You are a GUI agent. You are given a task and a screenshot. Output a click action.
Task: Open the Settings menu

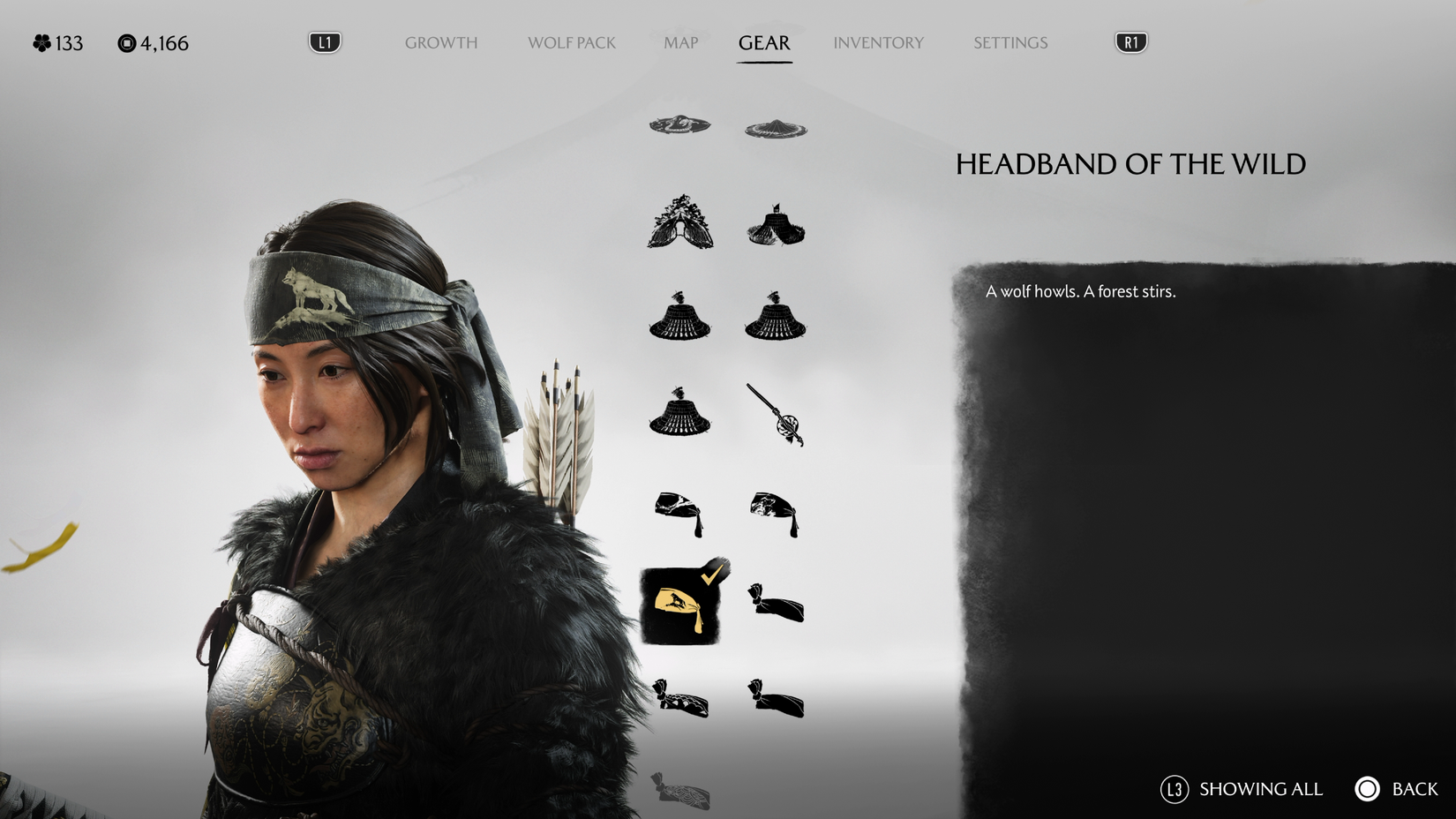click(x=1009, y=41)
